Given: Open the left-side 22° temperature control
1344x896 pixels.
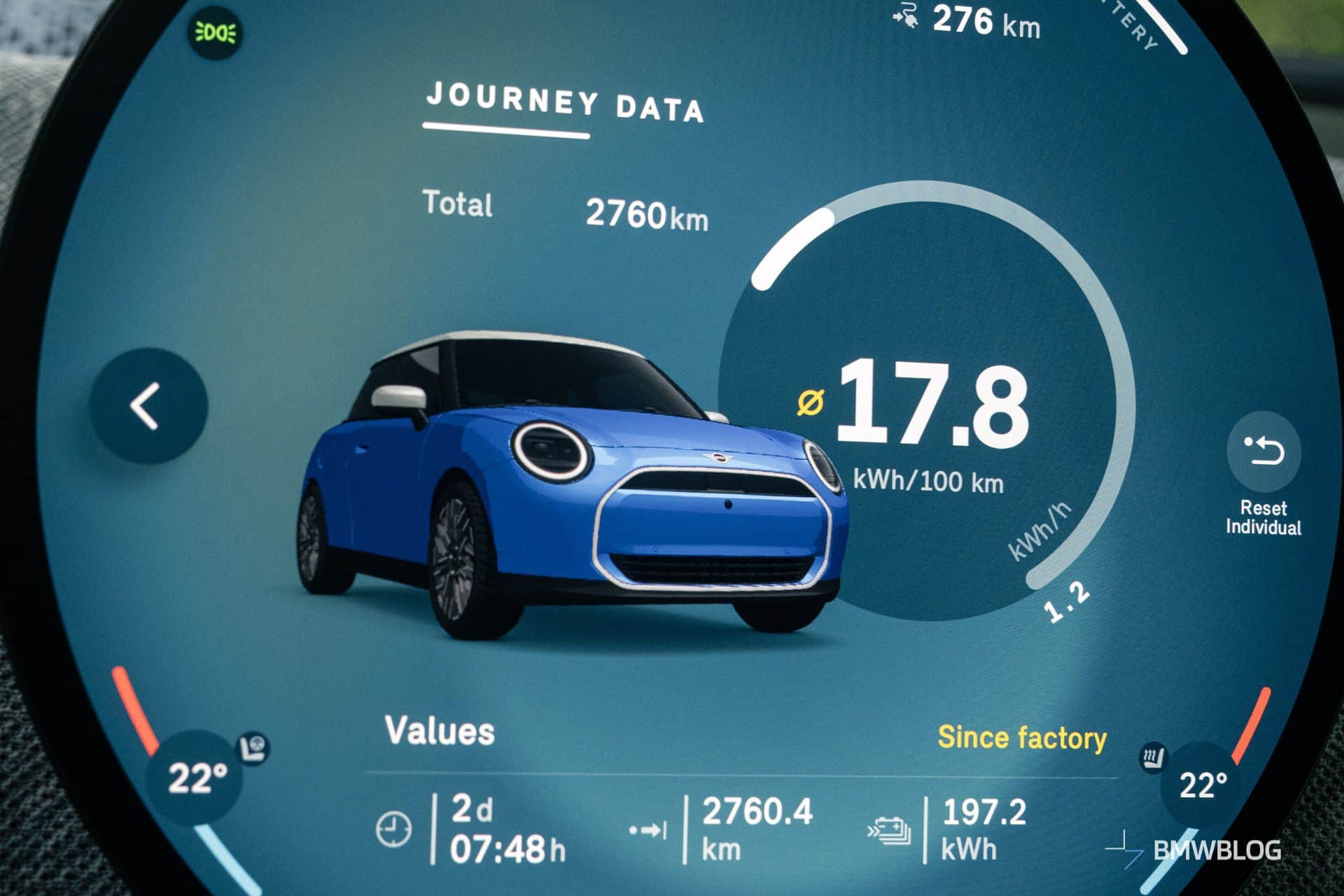Looking at the screenshot, I should point(196,777).
